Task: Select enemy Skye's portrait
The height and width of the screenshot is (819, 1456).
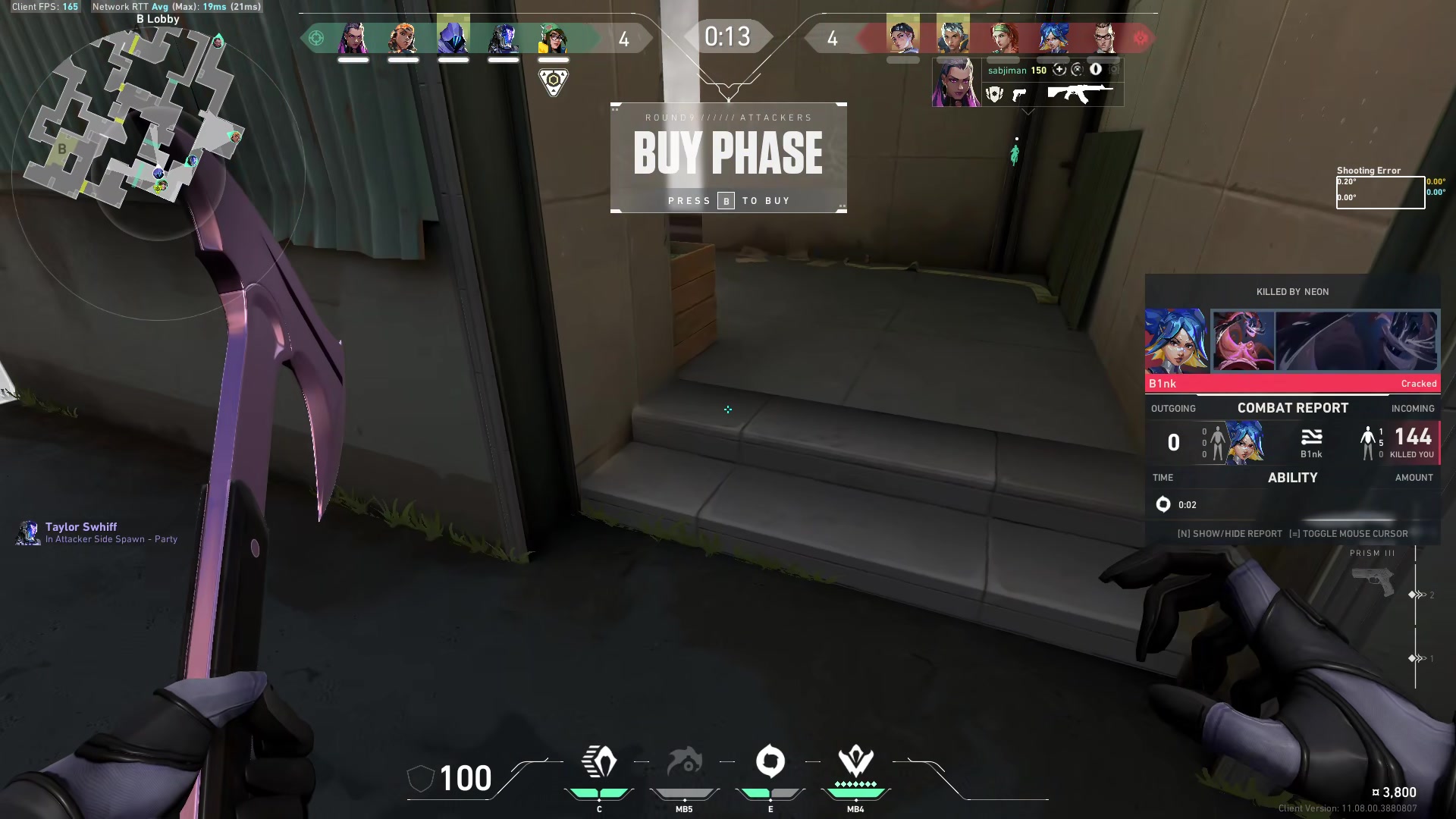Action: pos(1003,37)
